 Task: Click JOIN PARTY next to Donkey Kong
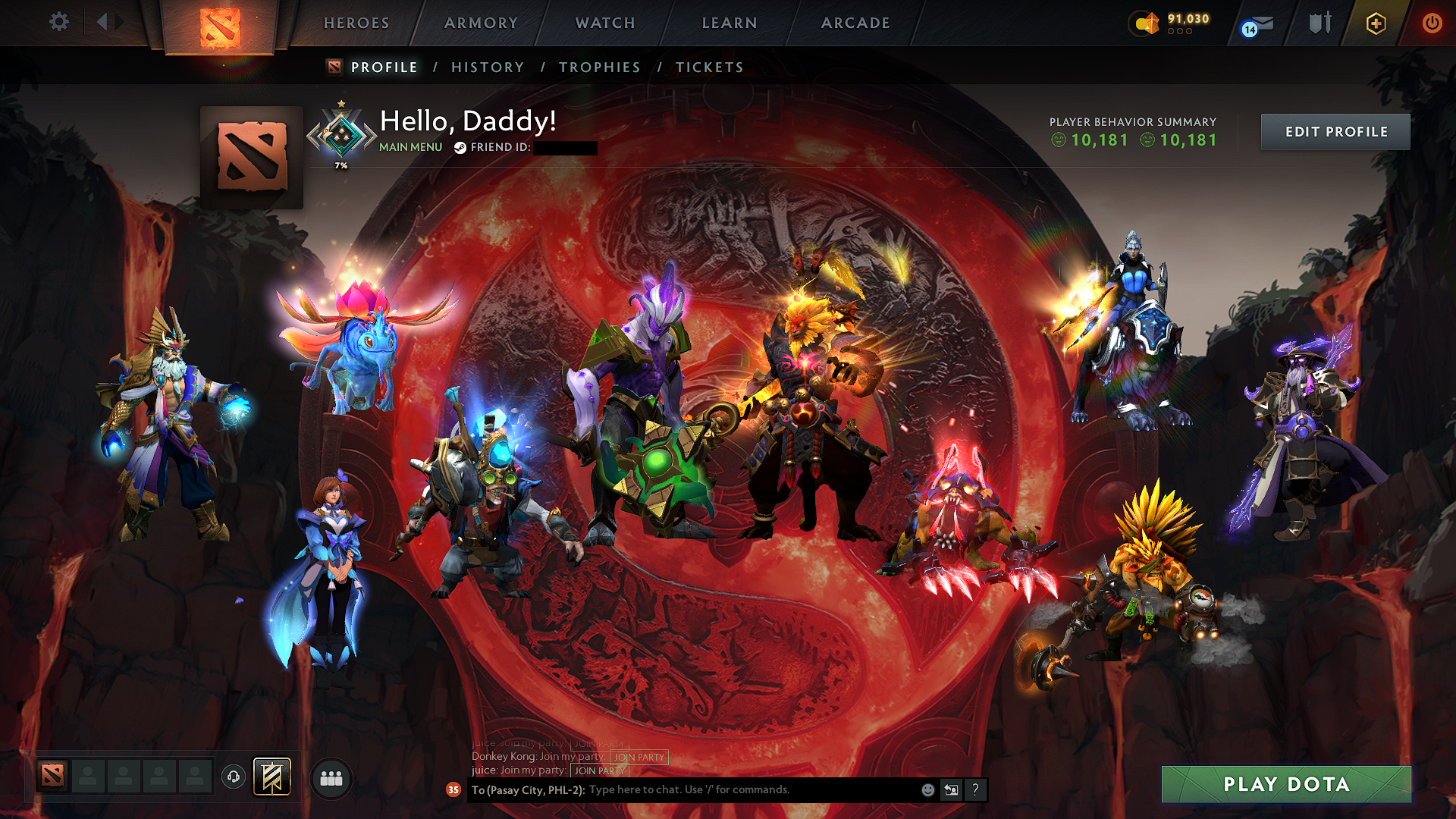tap(637, 758)
